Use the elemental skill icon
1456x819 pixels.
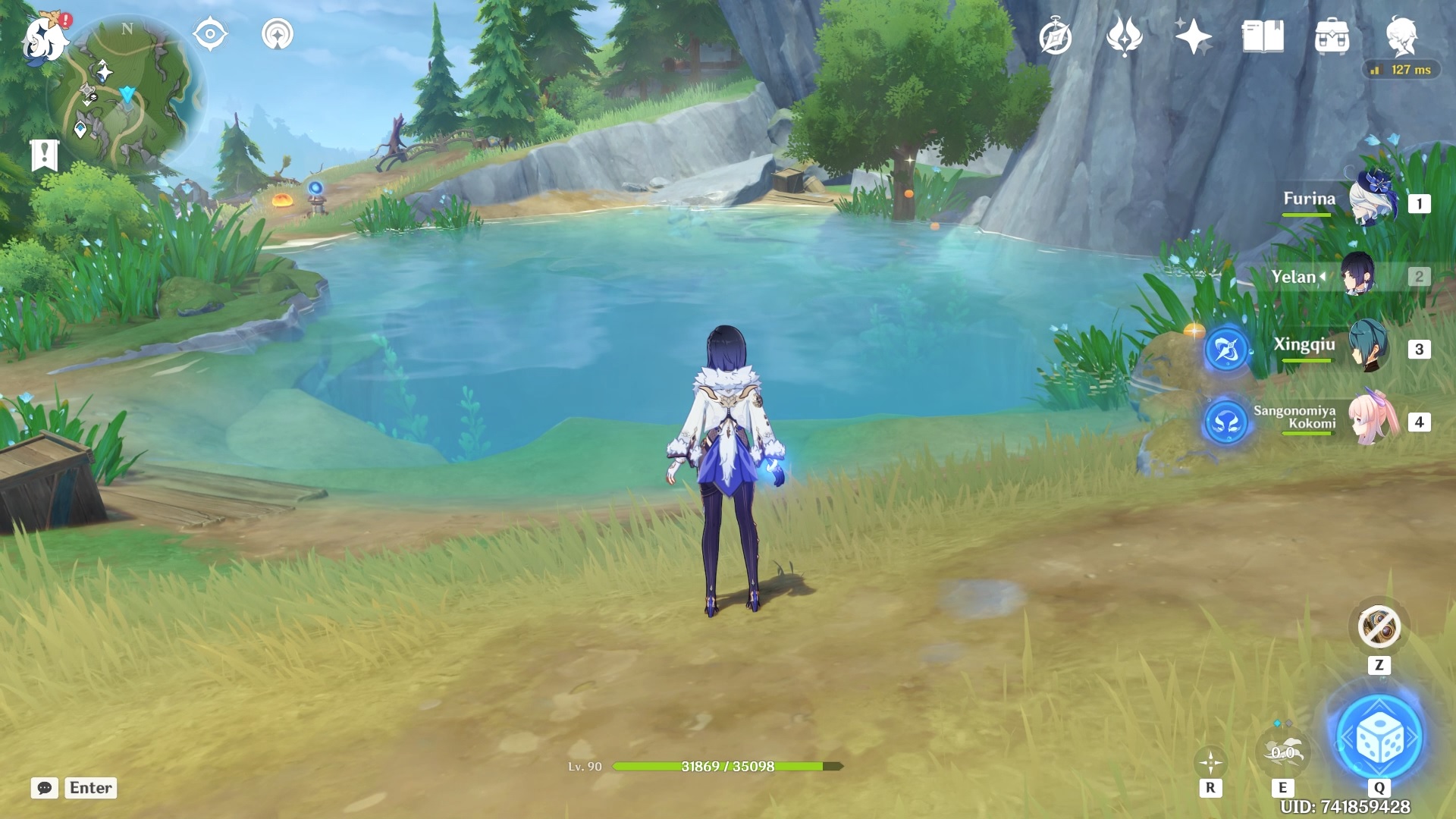(1282, 752)
